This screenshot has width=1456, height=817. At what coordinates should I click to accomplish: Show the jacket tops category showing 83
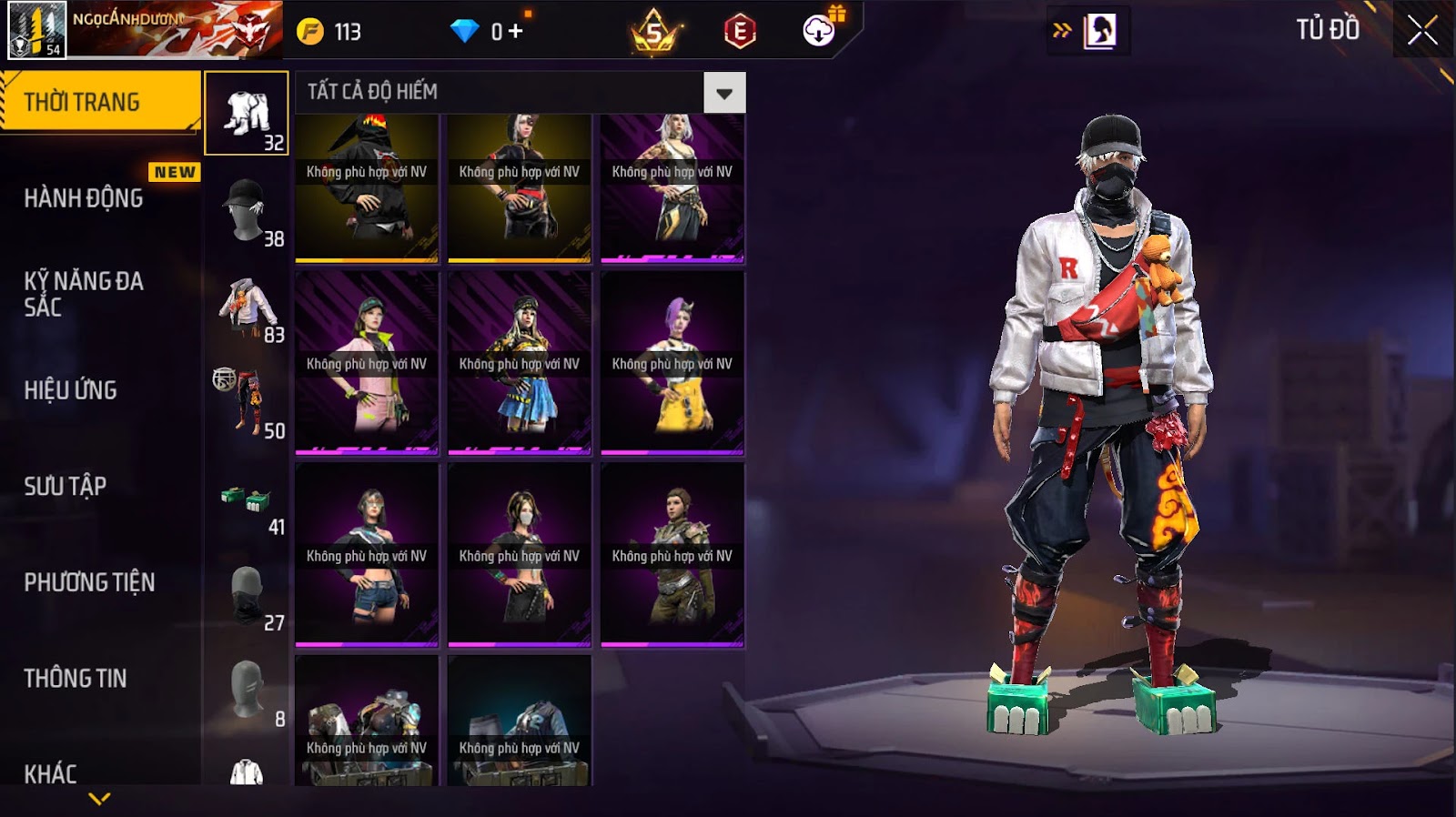(247, 307)
